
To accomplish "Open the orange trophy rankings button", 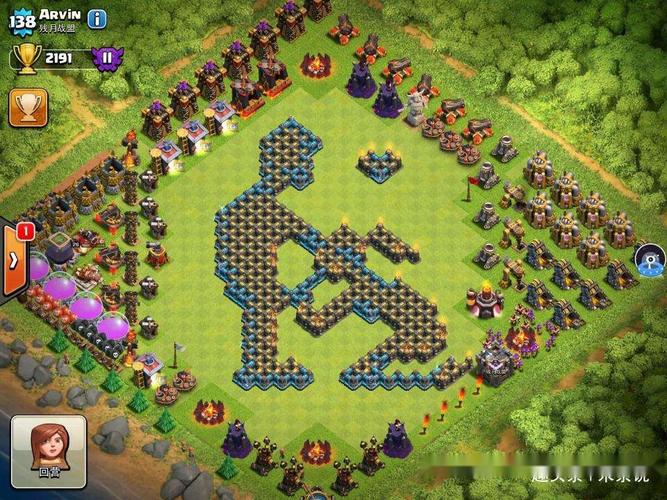I will 25,107.
